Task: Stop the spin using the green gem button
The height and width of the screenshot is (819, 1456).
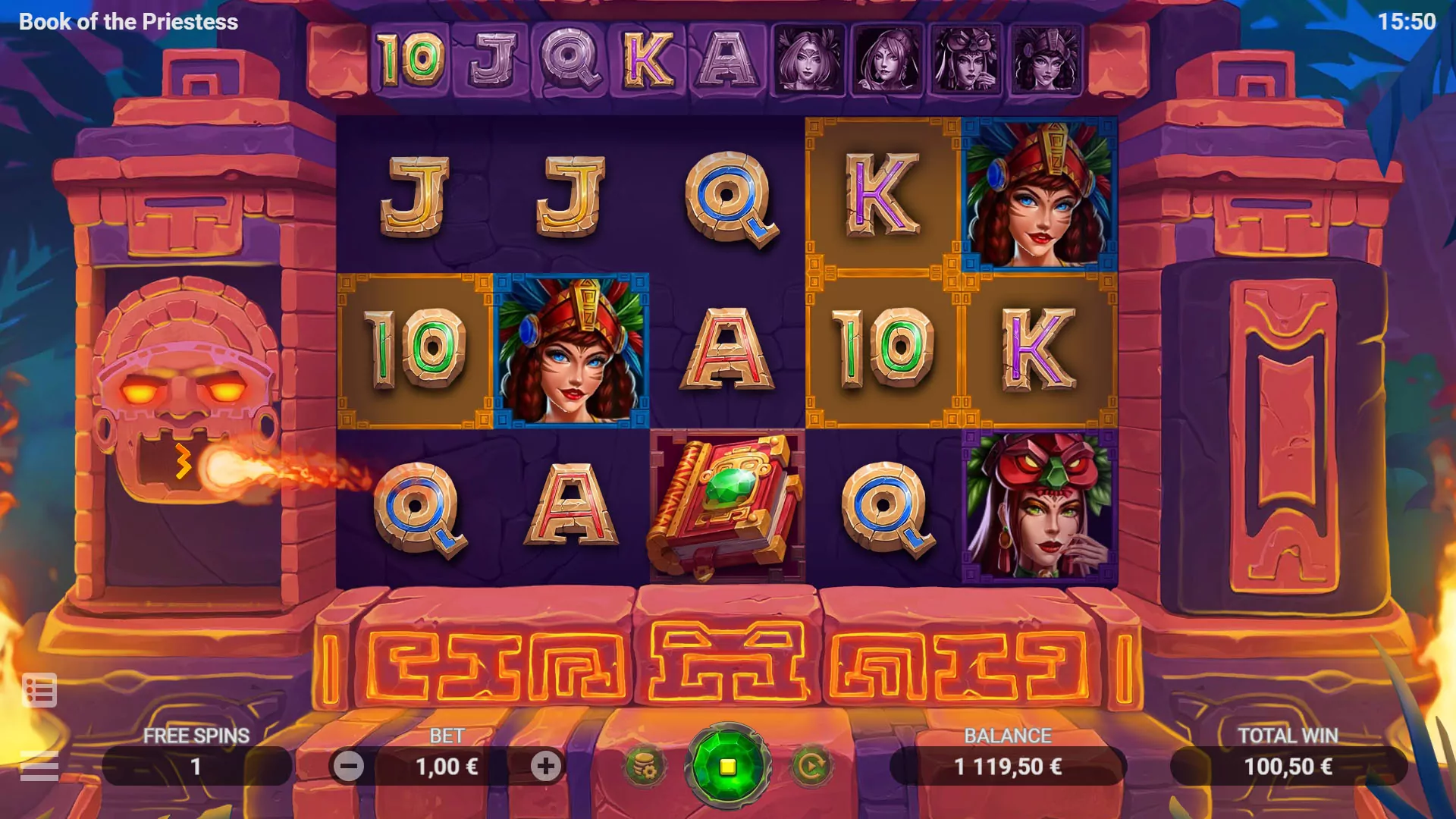Action: [x=728, y=766]
